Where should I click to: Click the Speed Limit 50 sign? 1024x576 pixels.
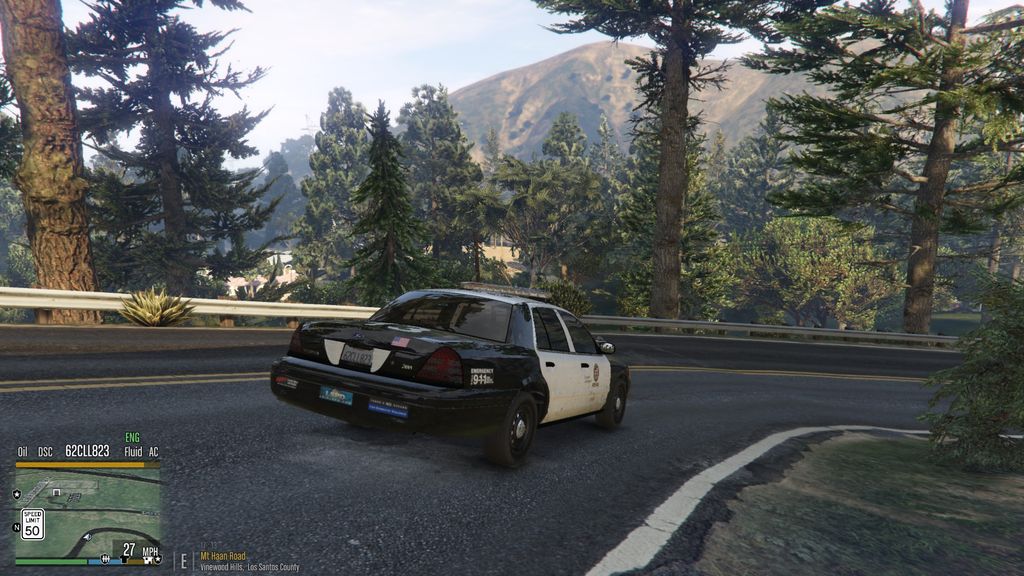point(33,524)
